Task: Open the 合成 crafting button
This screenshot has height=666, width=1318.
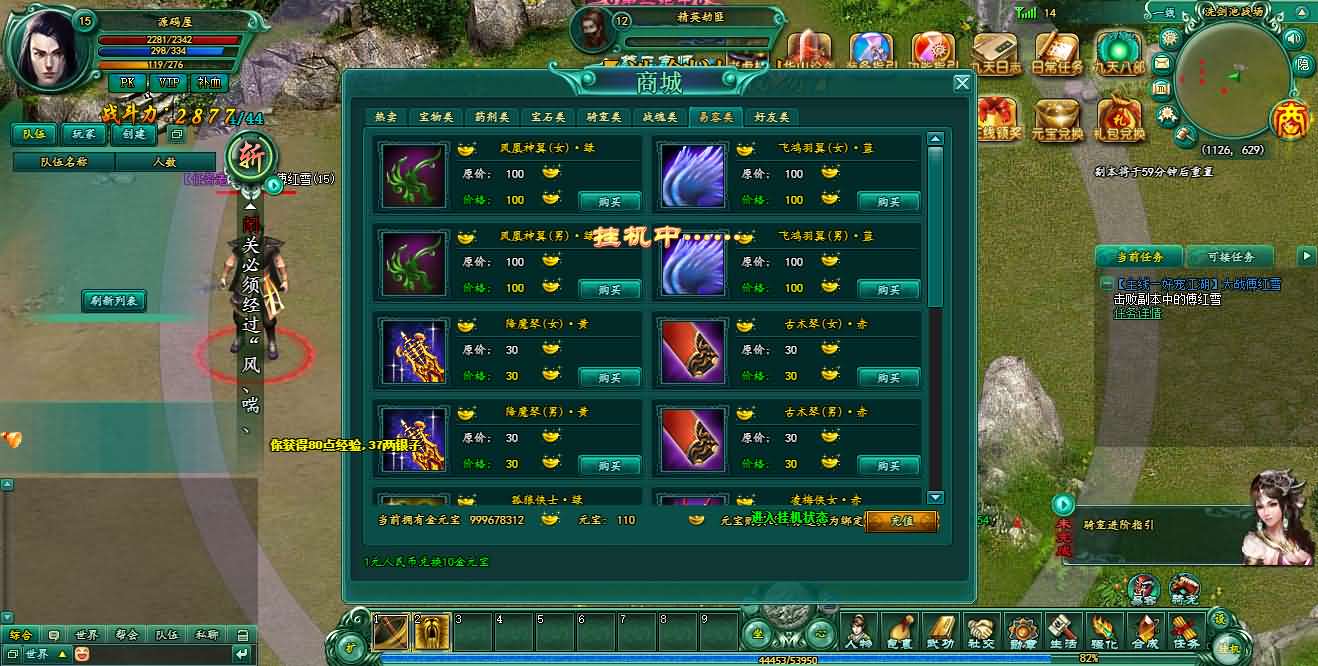Action: pos(1143,631)
